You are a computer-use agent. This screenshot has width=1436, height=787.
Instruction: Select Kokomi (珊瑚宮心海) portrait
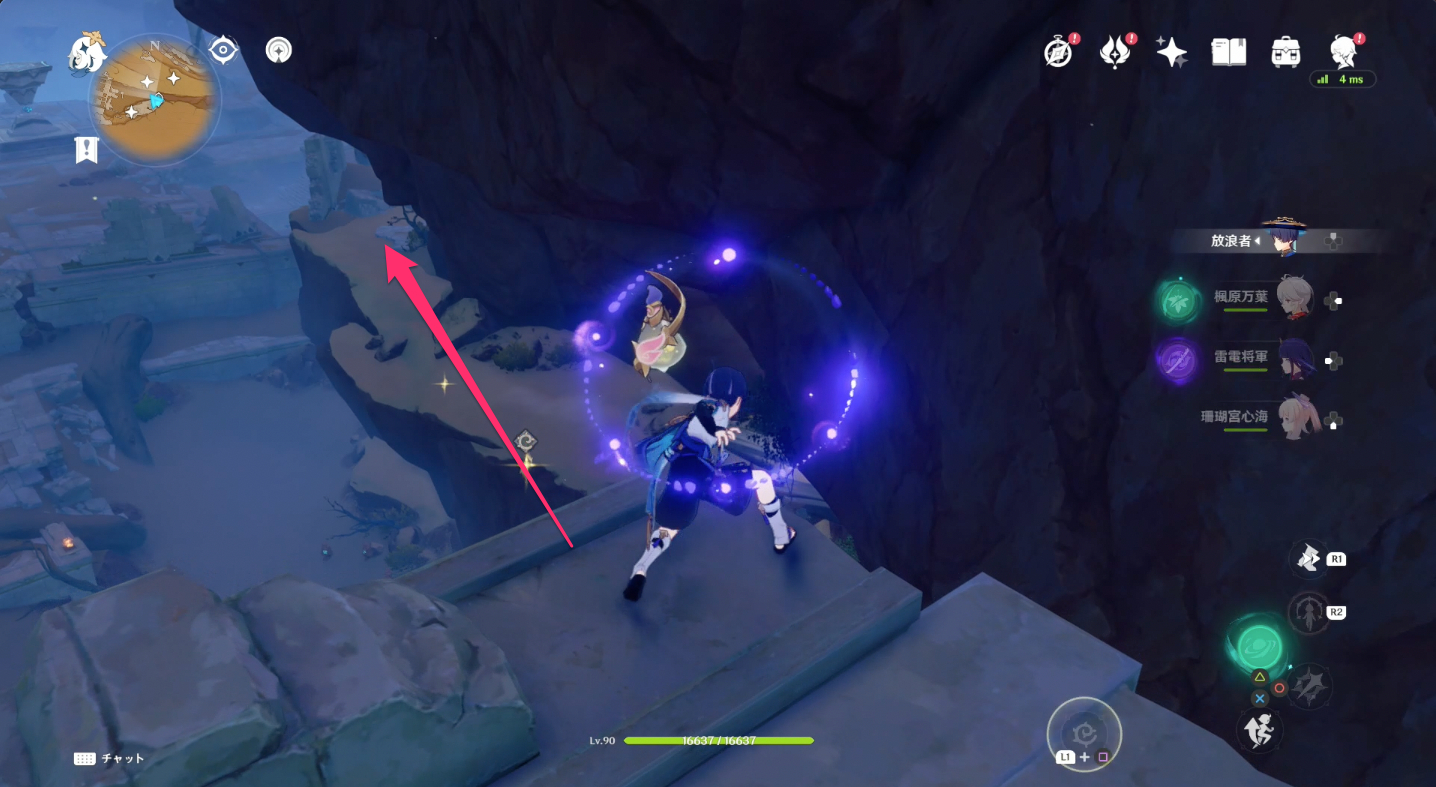click(1296, 418)
